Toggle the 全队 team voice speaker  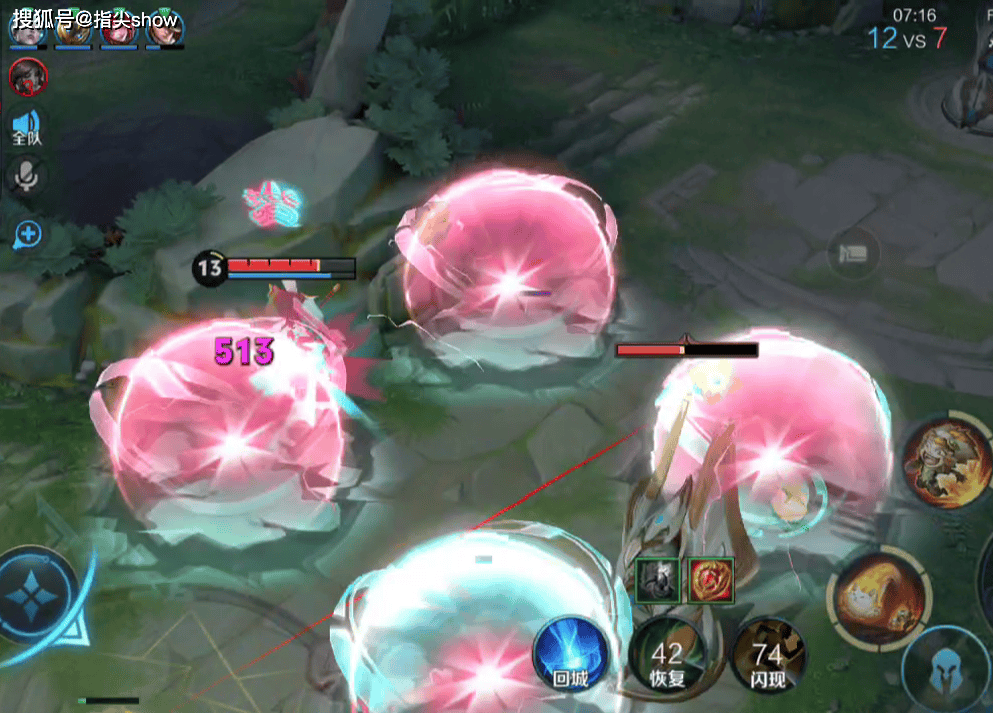coord(26,129)
